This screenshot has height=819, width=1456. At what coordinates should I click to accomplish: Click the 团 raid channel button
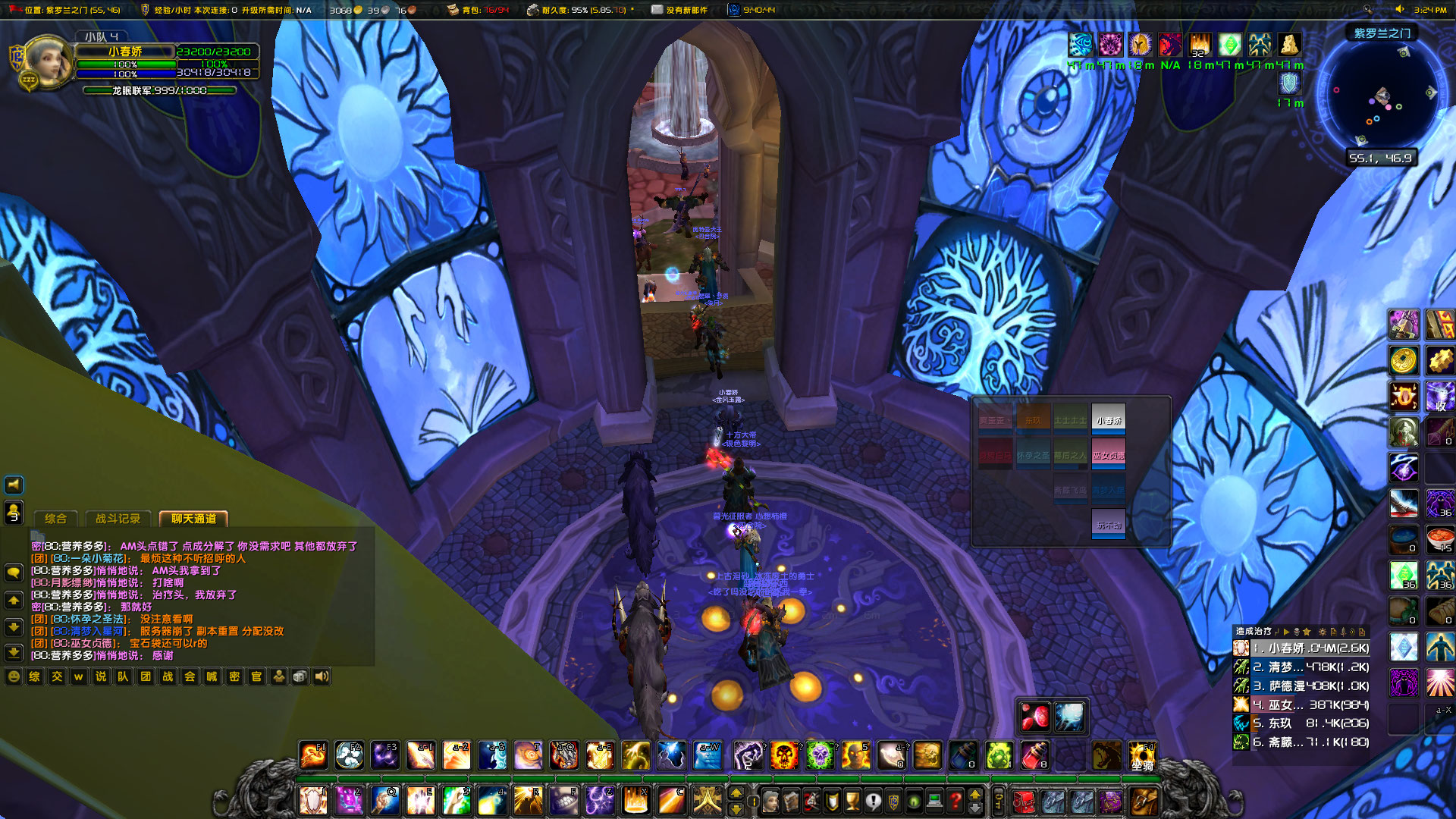tap(146, 677)
